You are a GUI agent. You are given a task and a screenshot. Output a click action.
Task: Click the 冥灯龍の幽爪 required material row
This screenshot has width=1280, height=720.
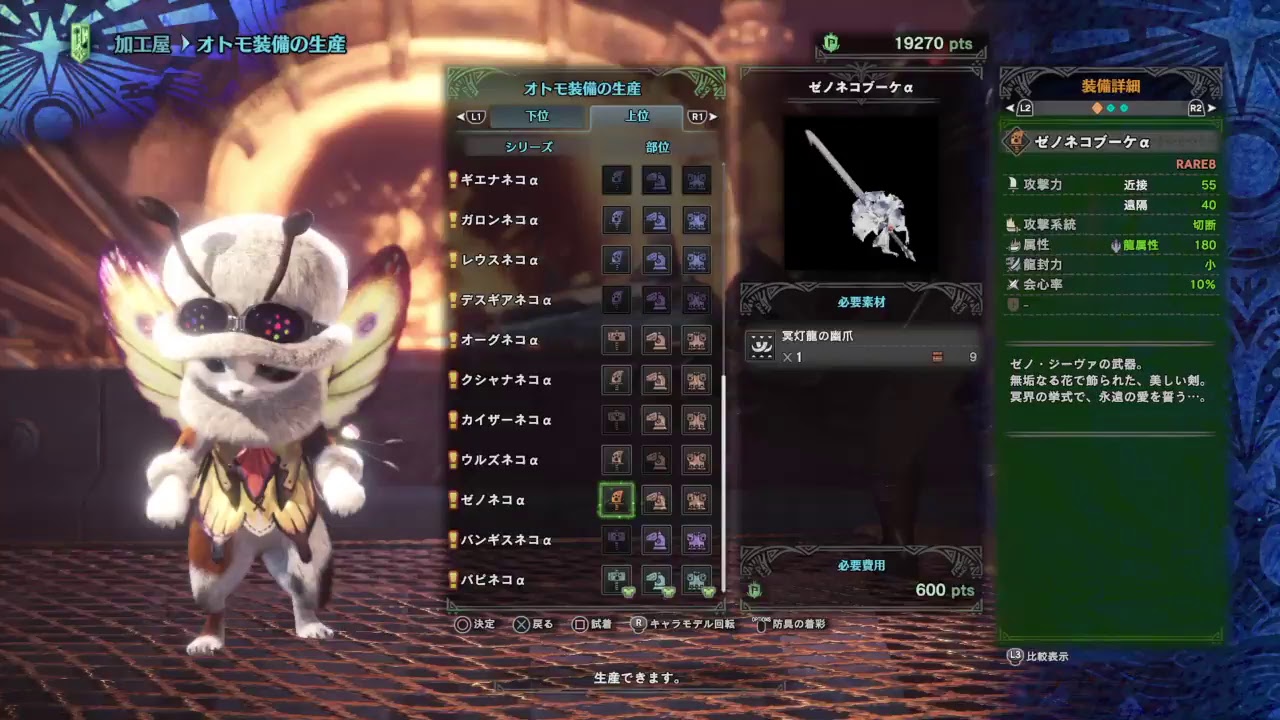tap(861, 346)
